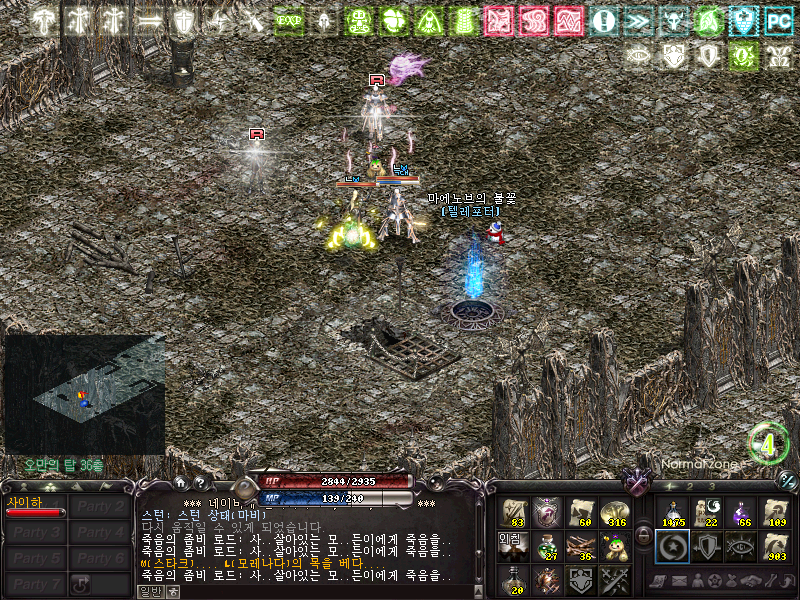Screen dimensions: 800x600
Task: Switch to hotbar page 3
Action: pos(711,486)
